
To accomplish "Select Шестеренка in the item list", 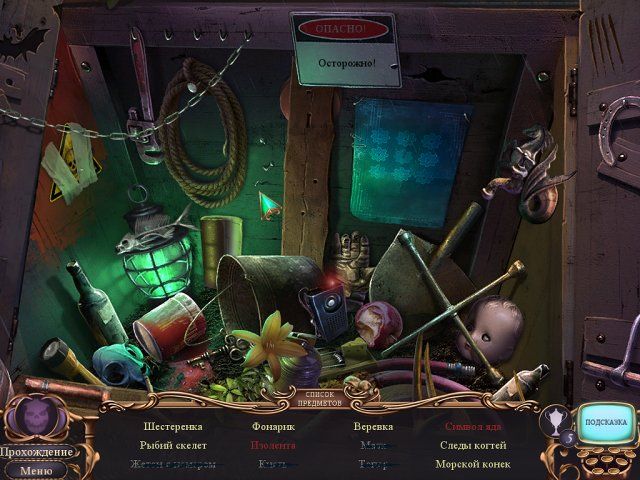I will 173,427.
